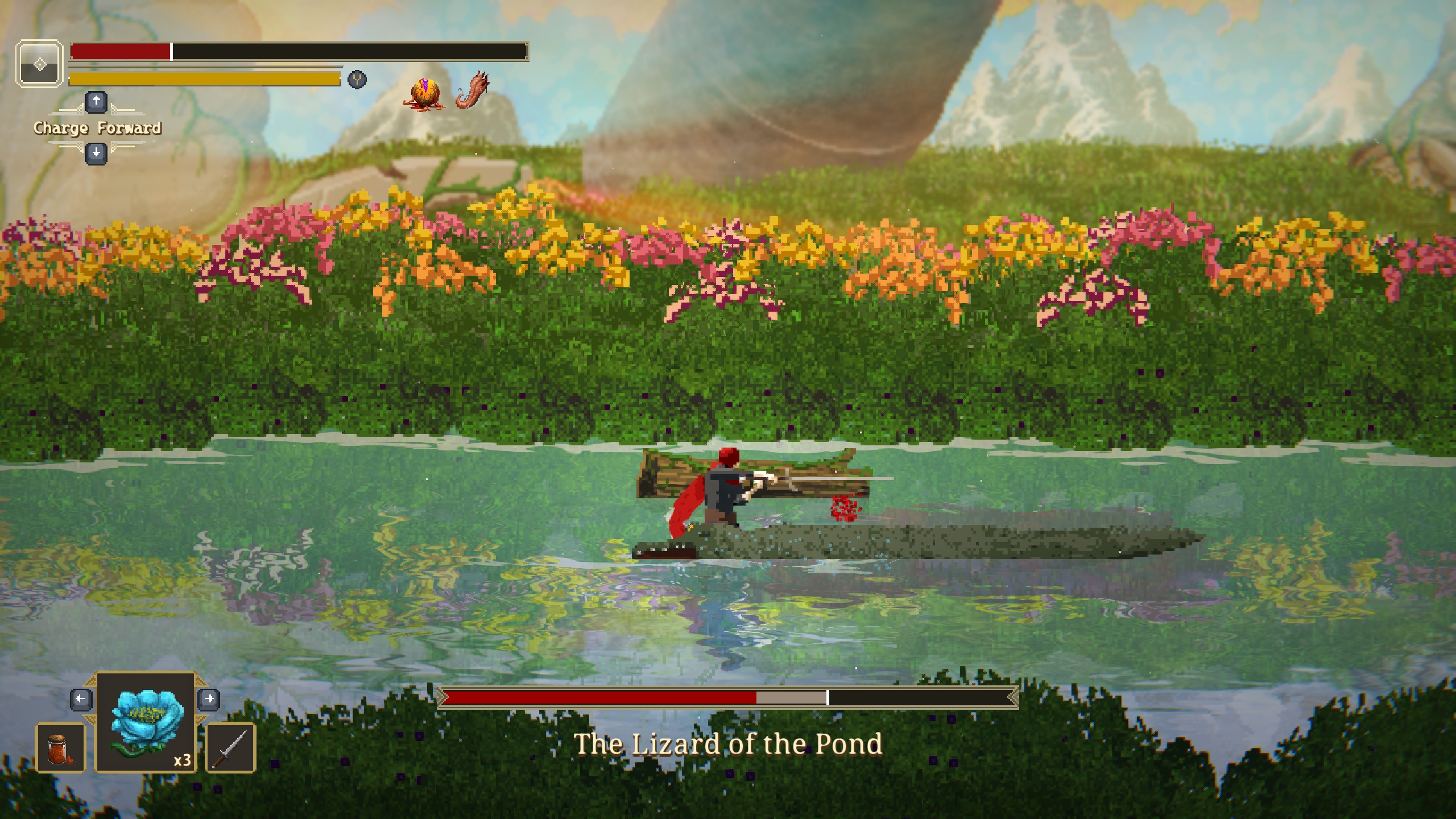The height and width of the screenshot is (819, 1456).
Task: Select the blue flower item slot
Action: pyautogui.click(x=146, y=722)
